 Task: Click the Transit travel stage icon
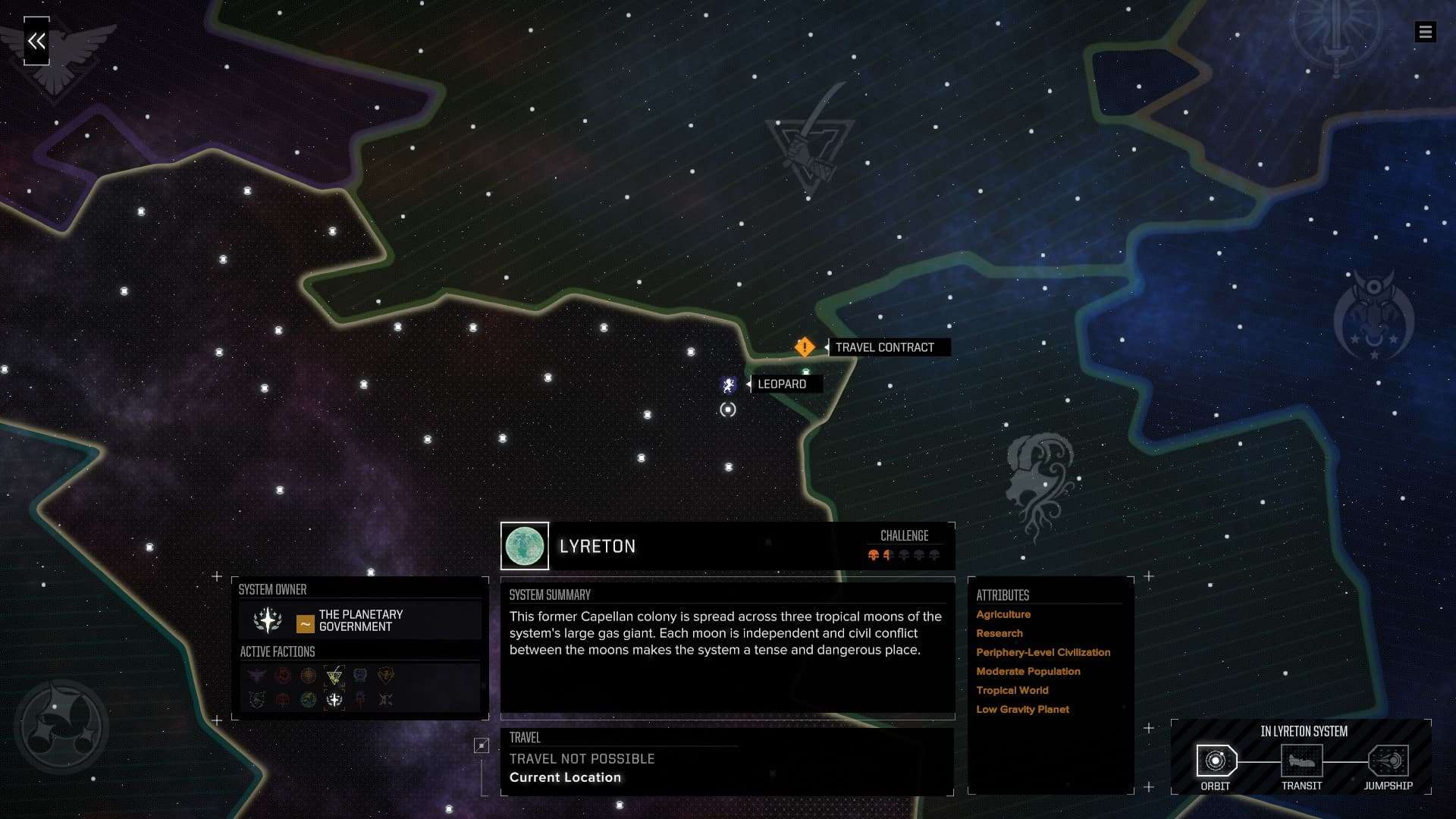pyautogui.click(x=1301, y=761)
